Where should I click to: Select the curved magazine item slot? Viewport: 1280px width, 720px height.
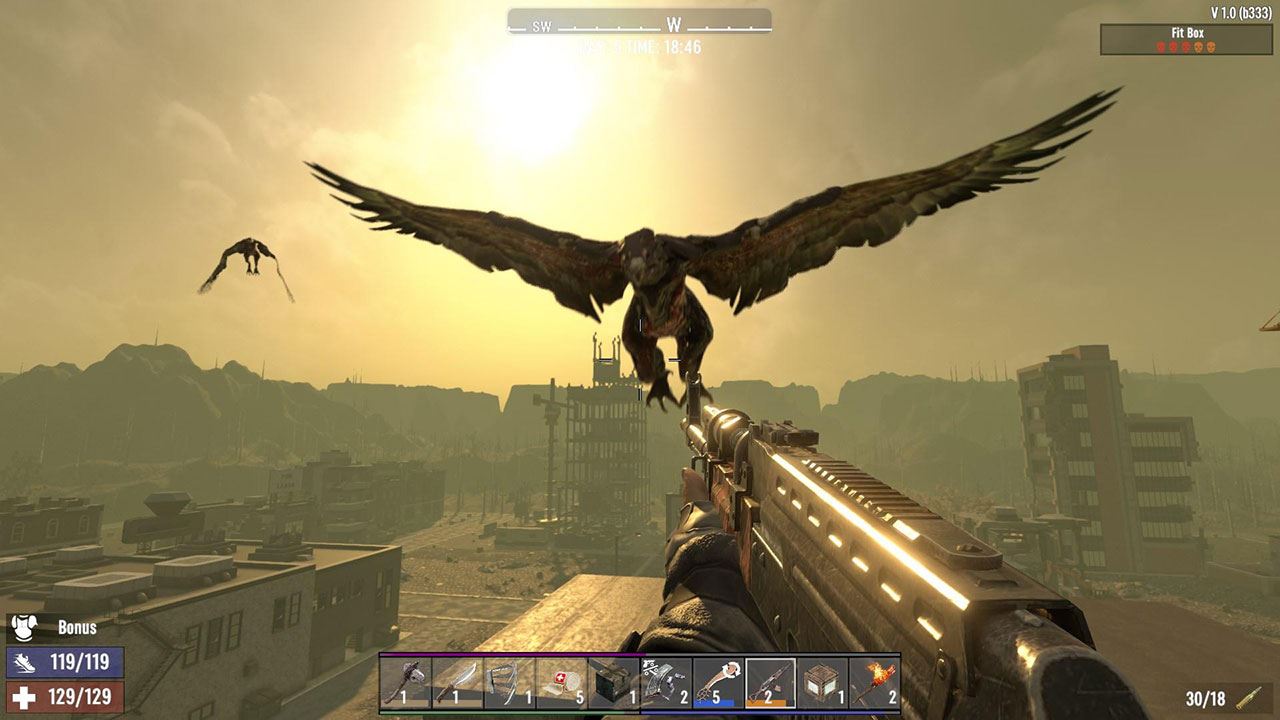tap(666, 683)
